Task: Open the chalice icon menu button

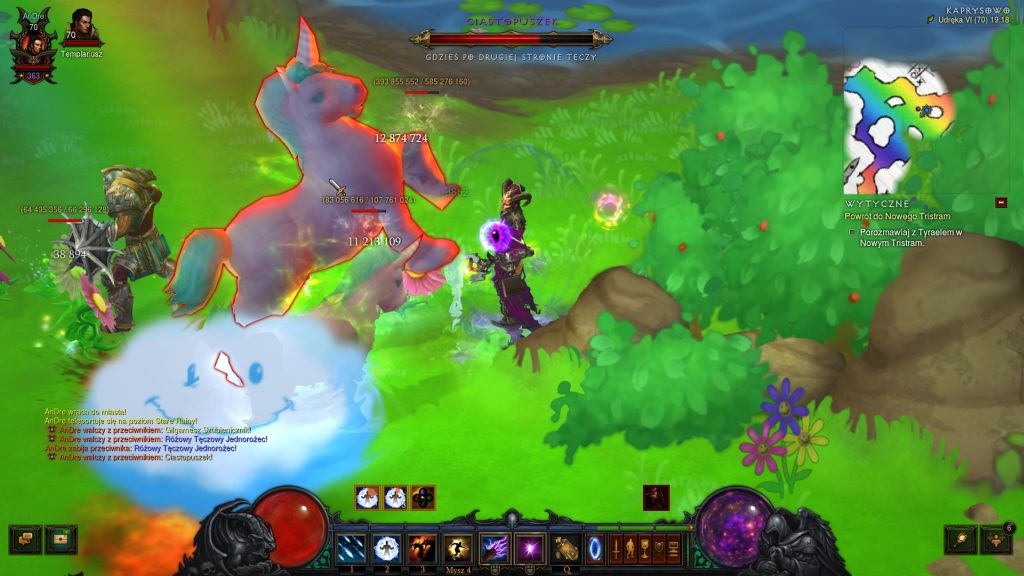Action: tap(645, 548)
